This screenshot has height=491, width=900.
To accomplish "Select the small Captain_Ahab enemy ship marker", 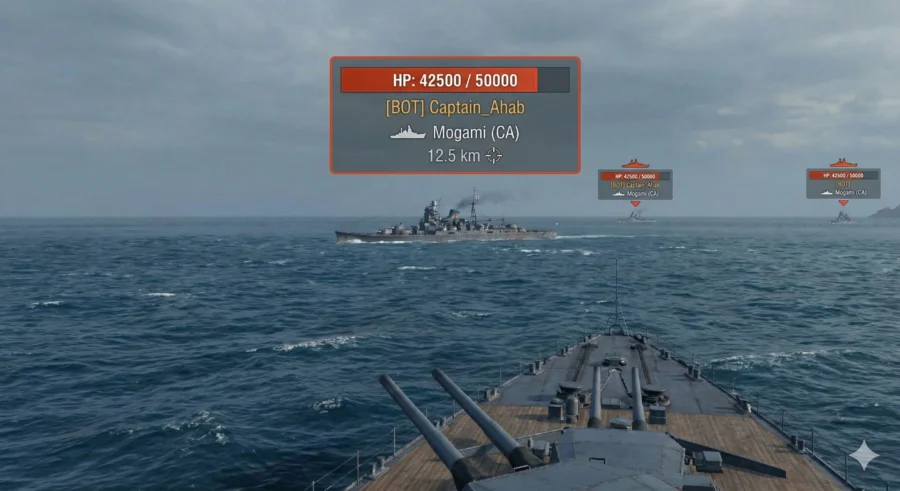I will point(635,184).
